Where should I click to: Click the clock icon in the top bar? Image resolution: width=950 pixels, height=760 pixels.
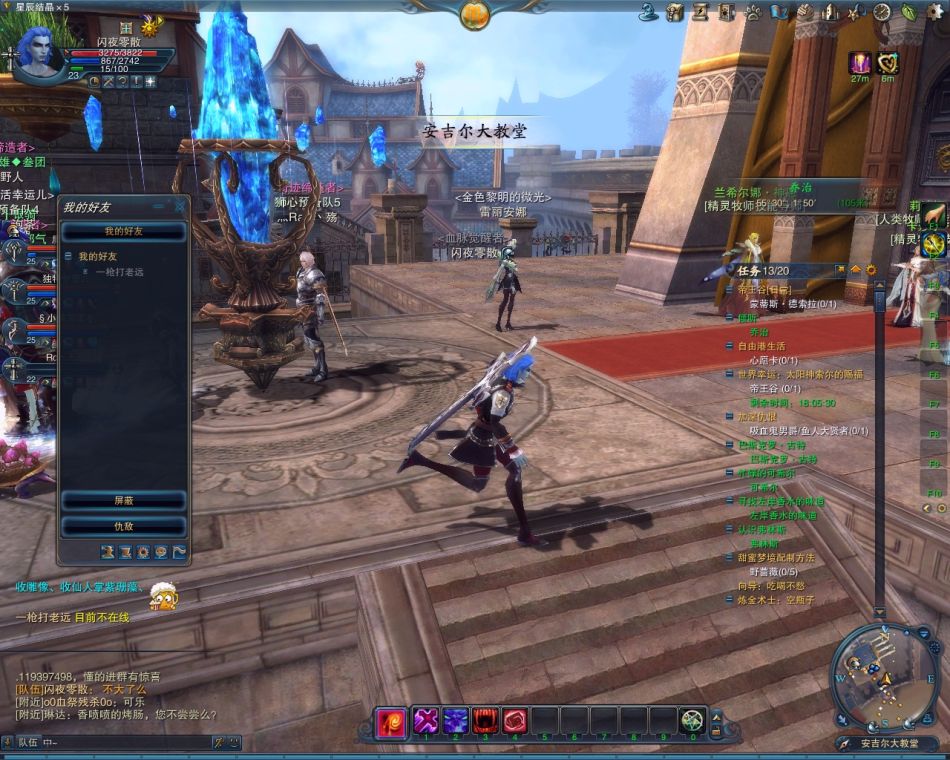(882, 12)
